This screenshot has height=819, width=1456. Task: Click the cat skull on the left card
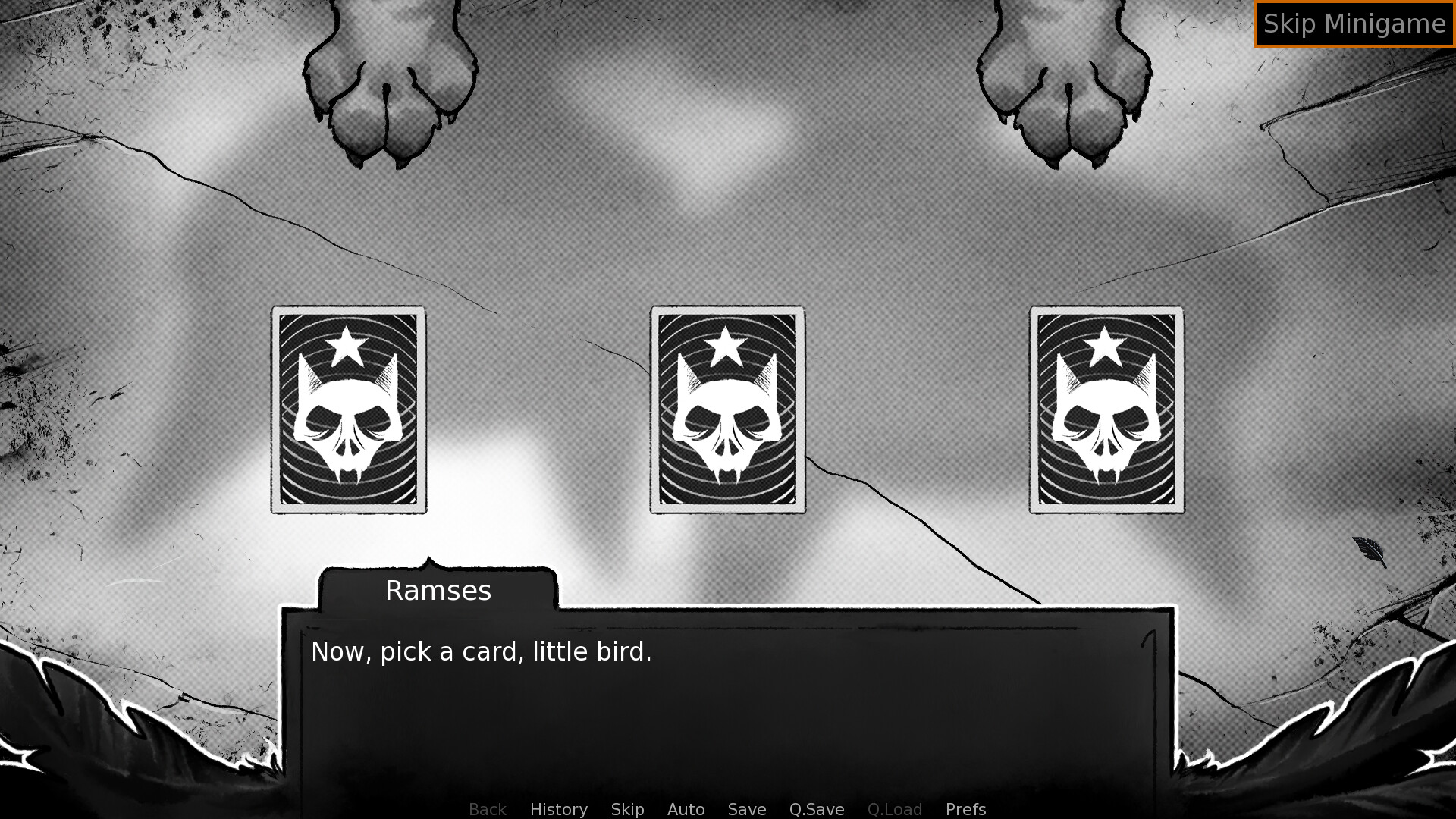[348, 421]
